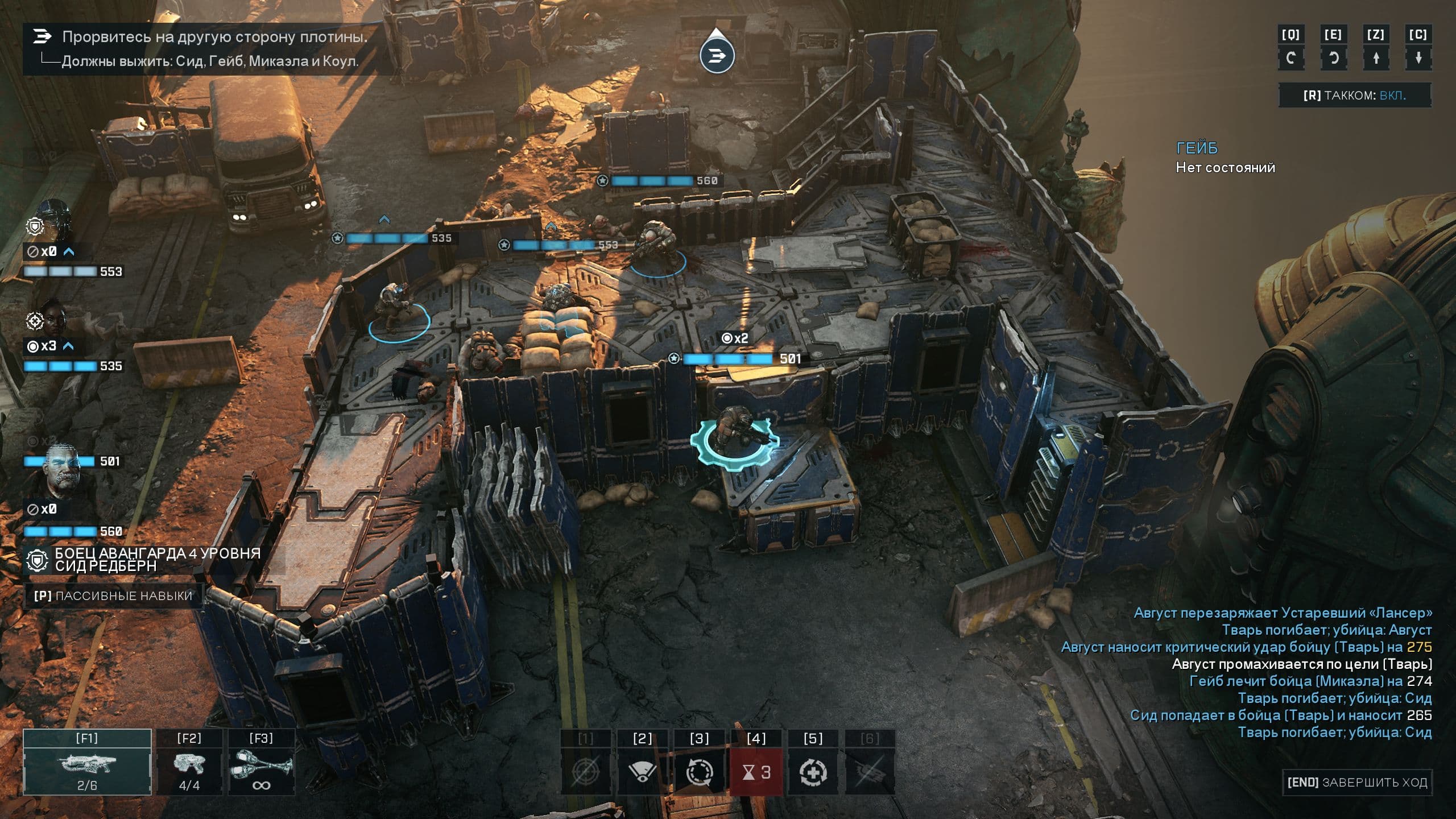Viewport: 1456px width, 819px height.
Task: End the turn with Завершить ход
Action: point(1356,783)
